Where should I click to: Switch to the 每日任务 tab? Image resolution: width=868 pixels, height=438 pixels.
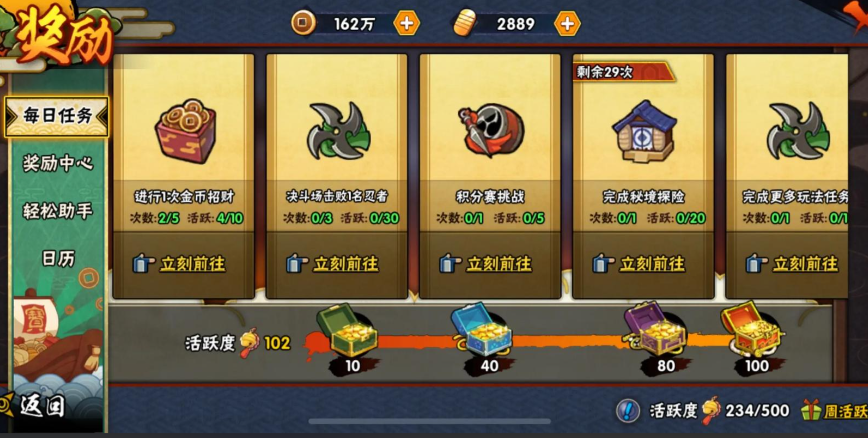[x=57, y=116]
